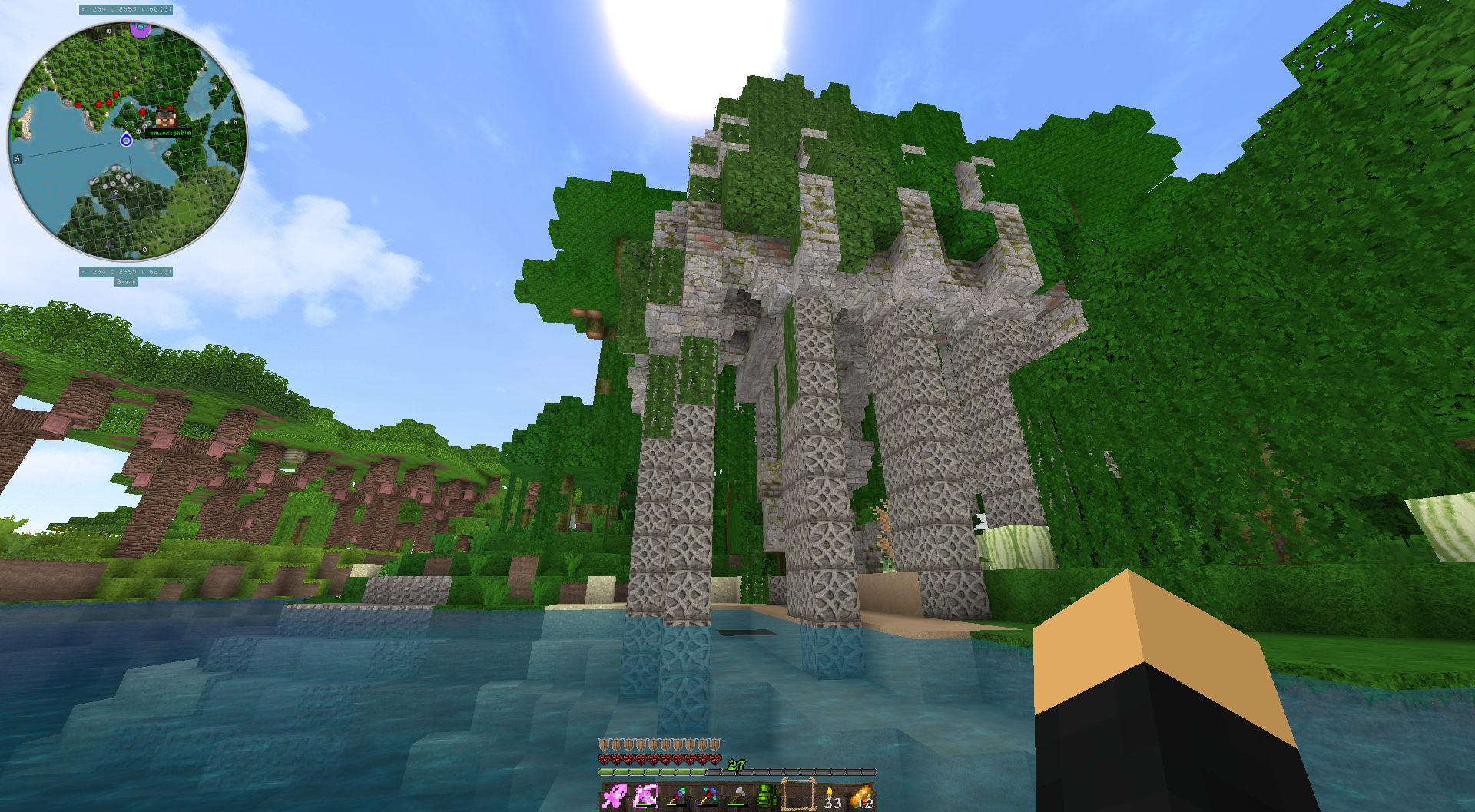Select the green backpack hotbar slot
1475x812 pixels.
tap(767, 797)
